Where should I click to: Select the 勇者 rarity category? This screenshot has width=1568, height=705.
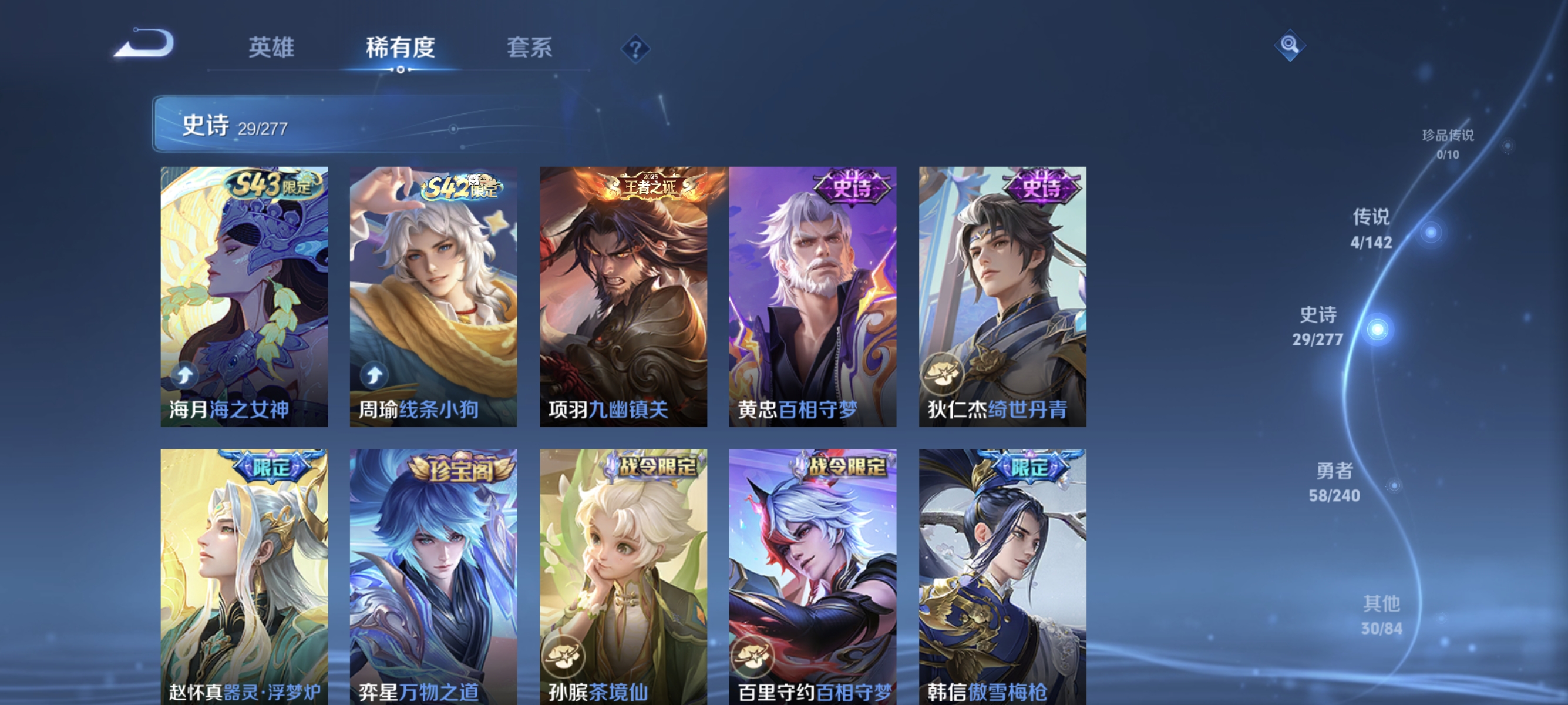click(x=1334, y=481)
